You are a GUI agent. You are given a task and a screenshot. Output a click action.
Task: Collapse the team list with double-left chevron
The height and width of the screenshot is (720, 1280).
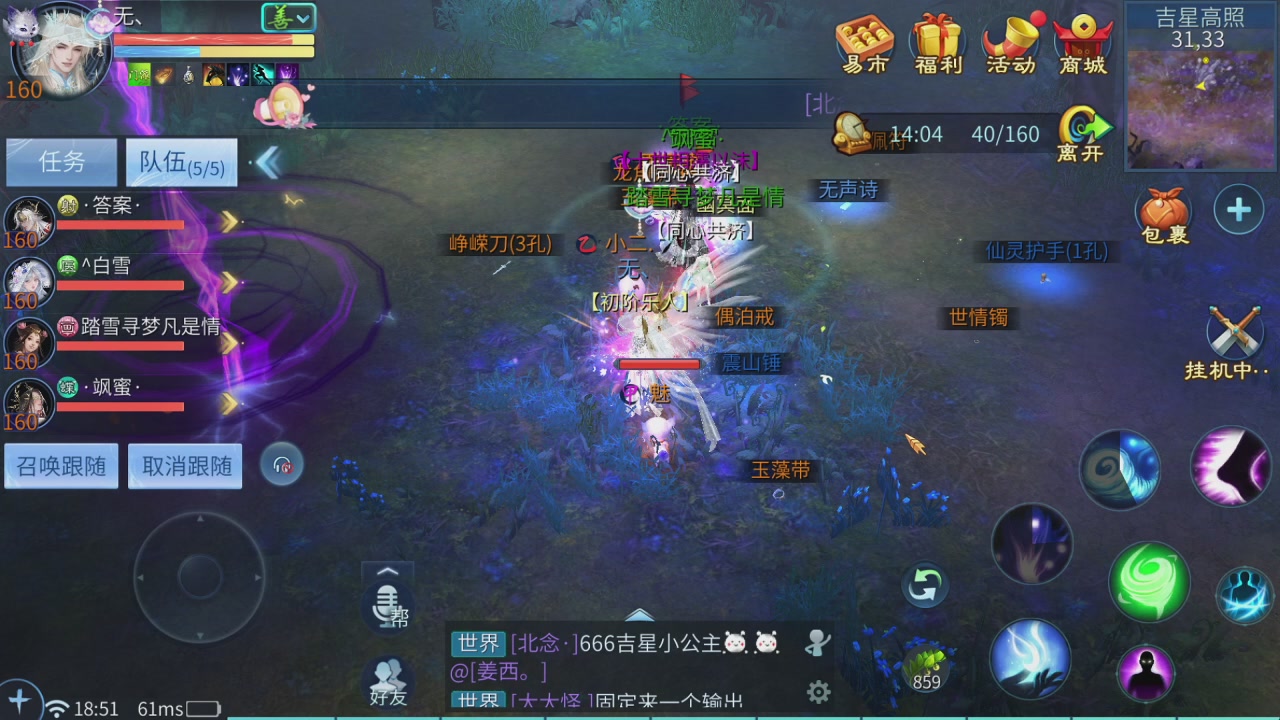tap(267, 162)
